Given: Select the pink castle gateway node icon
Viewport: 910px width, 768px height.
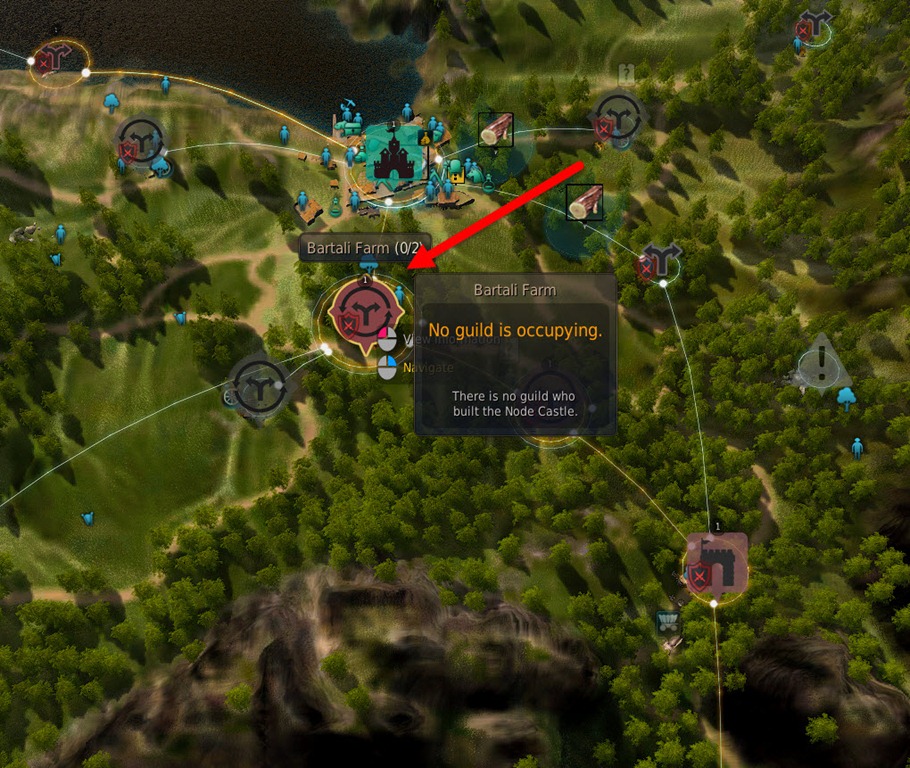Looking at the screenshot, I should pos(715,567).
